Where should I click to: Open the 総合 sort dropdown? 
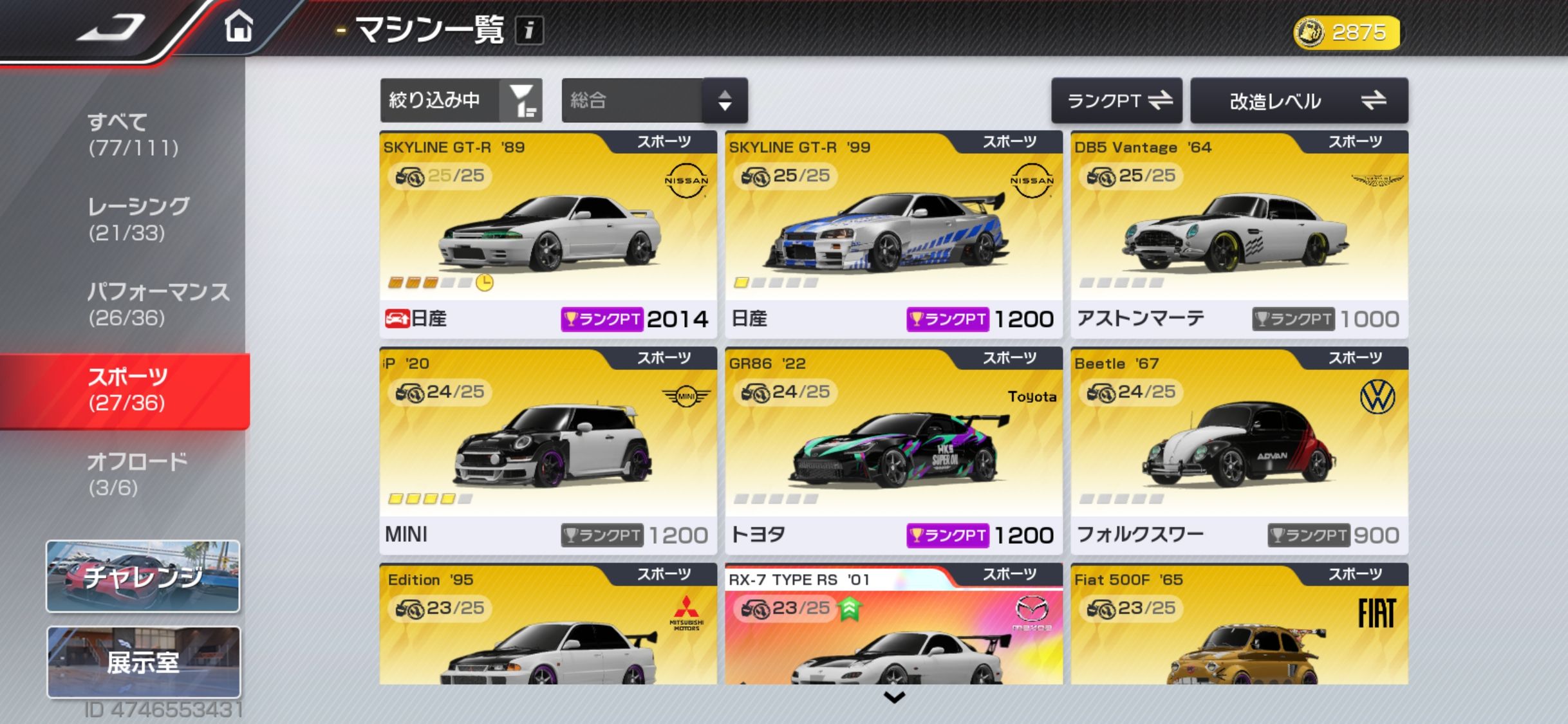point(654,100)
